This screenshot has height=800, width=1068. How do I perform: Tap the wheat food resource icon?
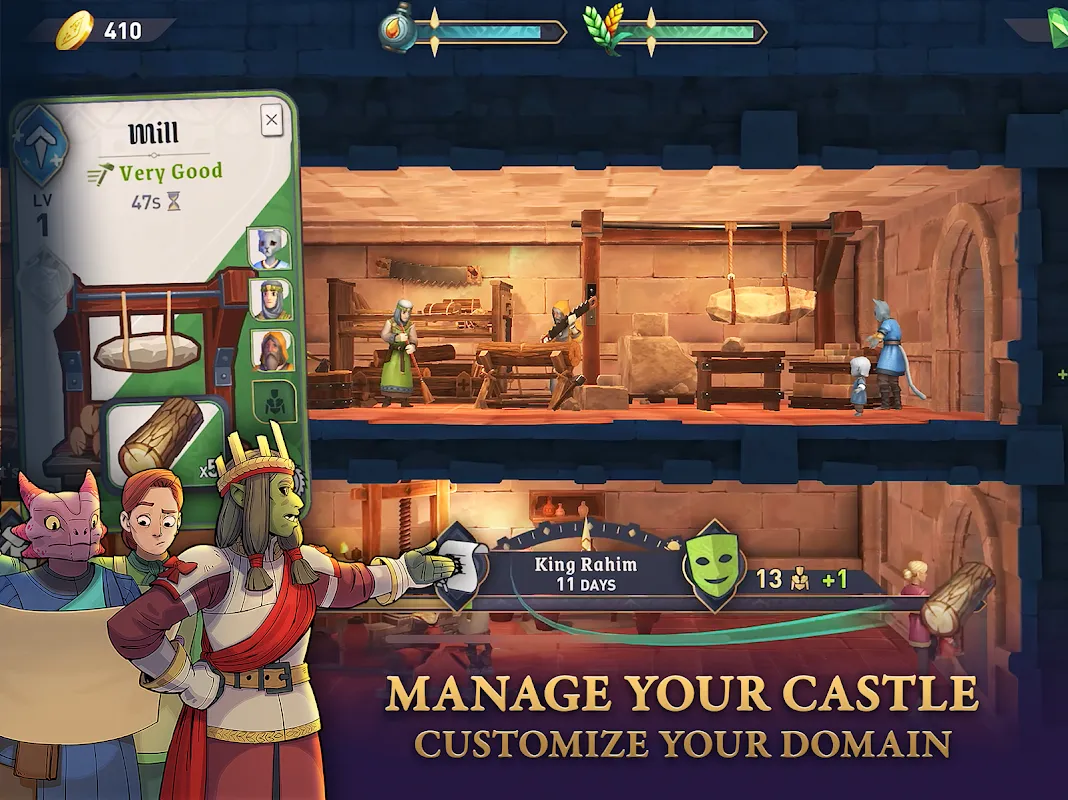pyautogui.click(x=607, y=30)
